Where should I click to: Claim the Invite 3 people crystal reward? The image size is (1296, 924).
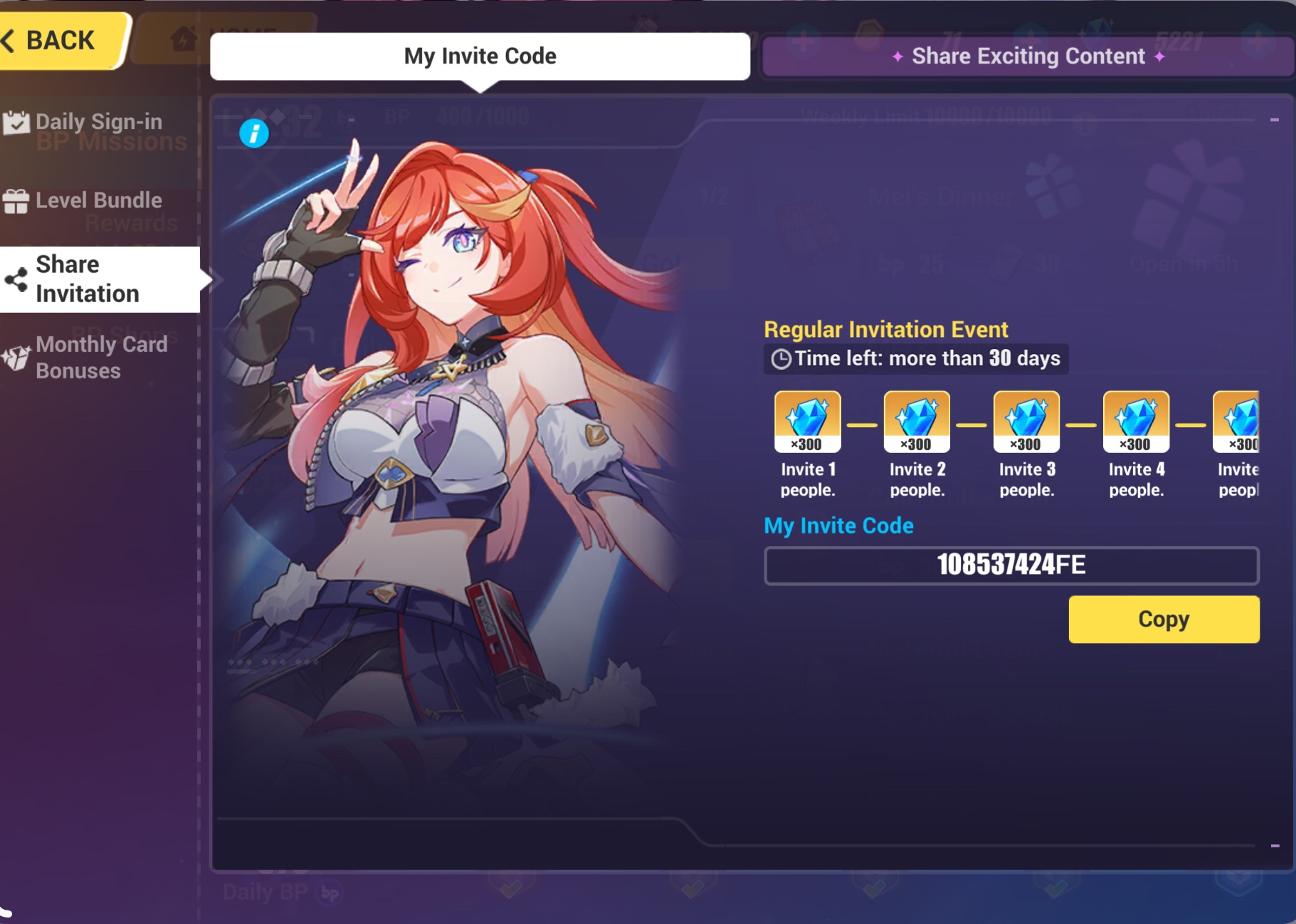(1025, 421)
